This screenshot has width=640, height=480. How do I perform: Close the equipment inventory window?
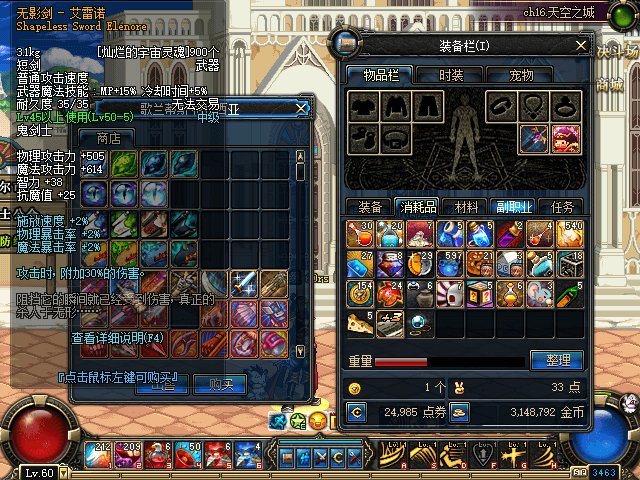581,45
